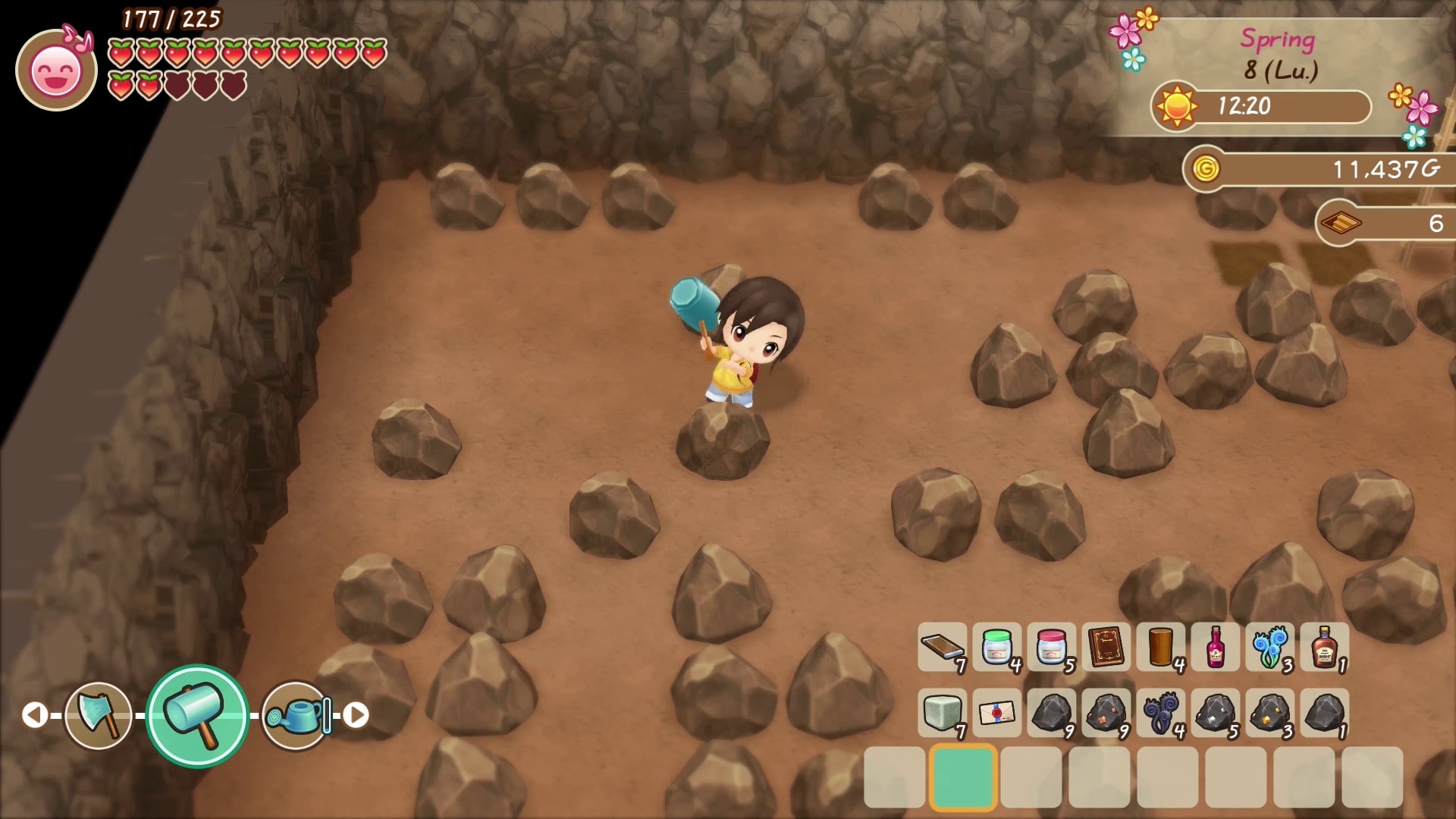Choose the hammer tool in the center
Screen dimensions: 1456x819
(x=197, y=715)
